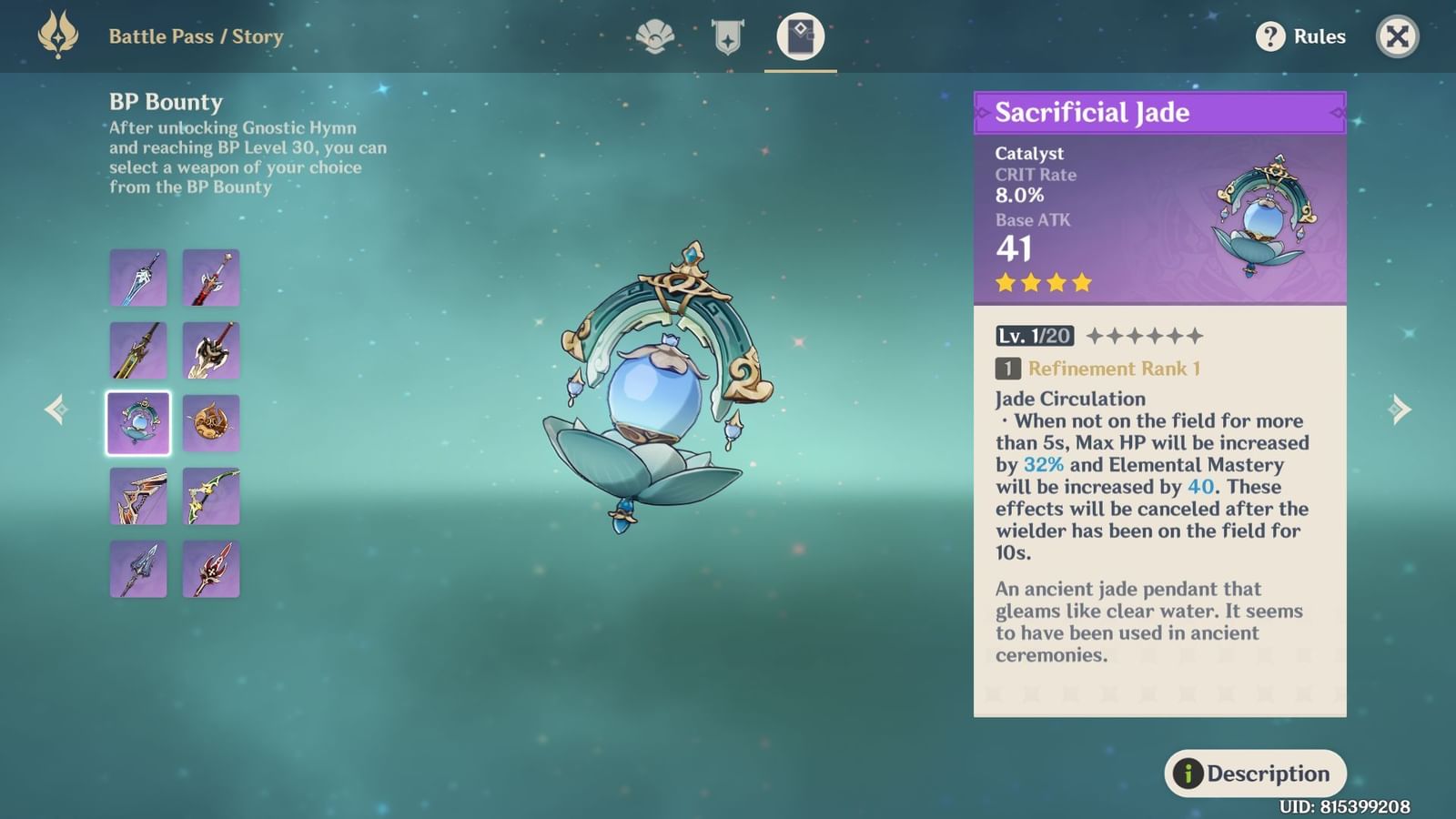Click the Description button

[1256, 773]
